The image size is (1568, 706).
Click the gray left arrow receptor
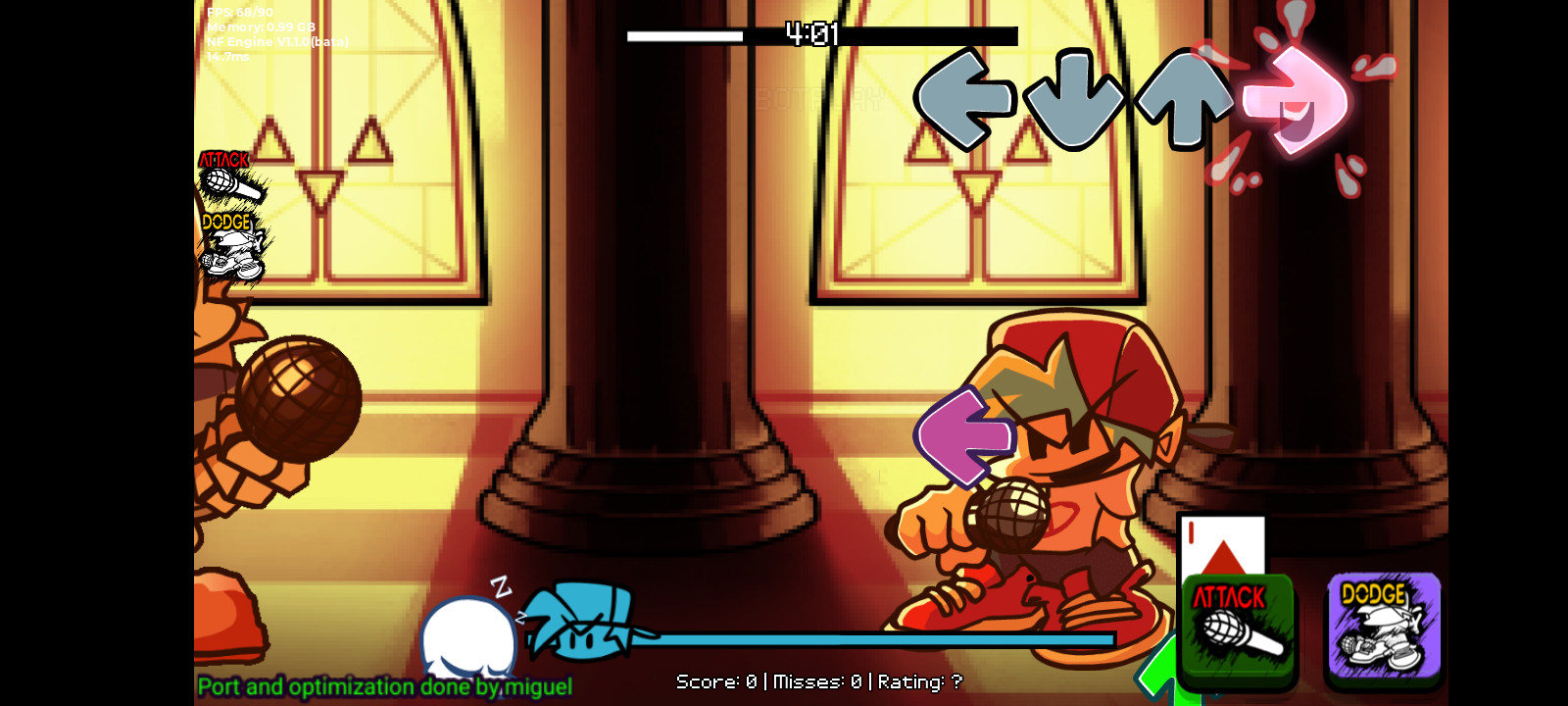(x=966, y=98)
